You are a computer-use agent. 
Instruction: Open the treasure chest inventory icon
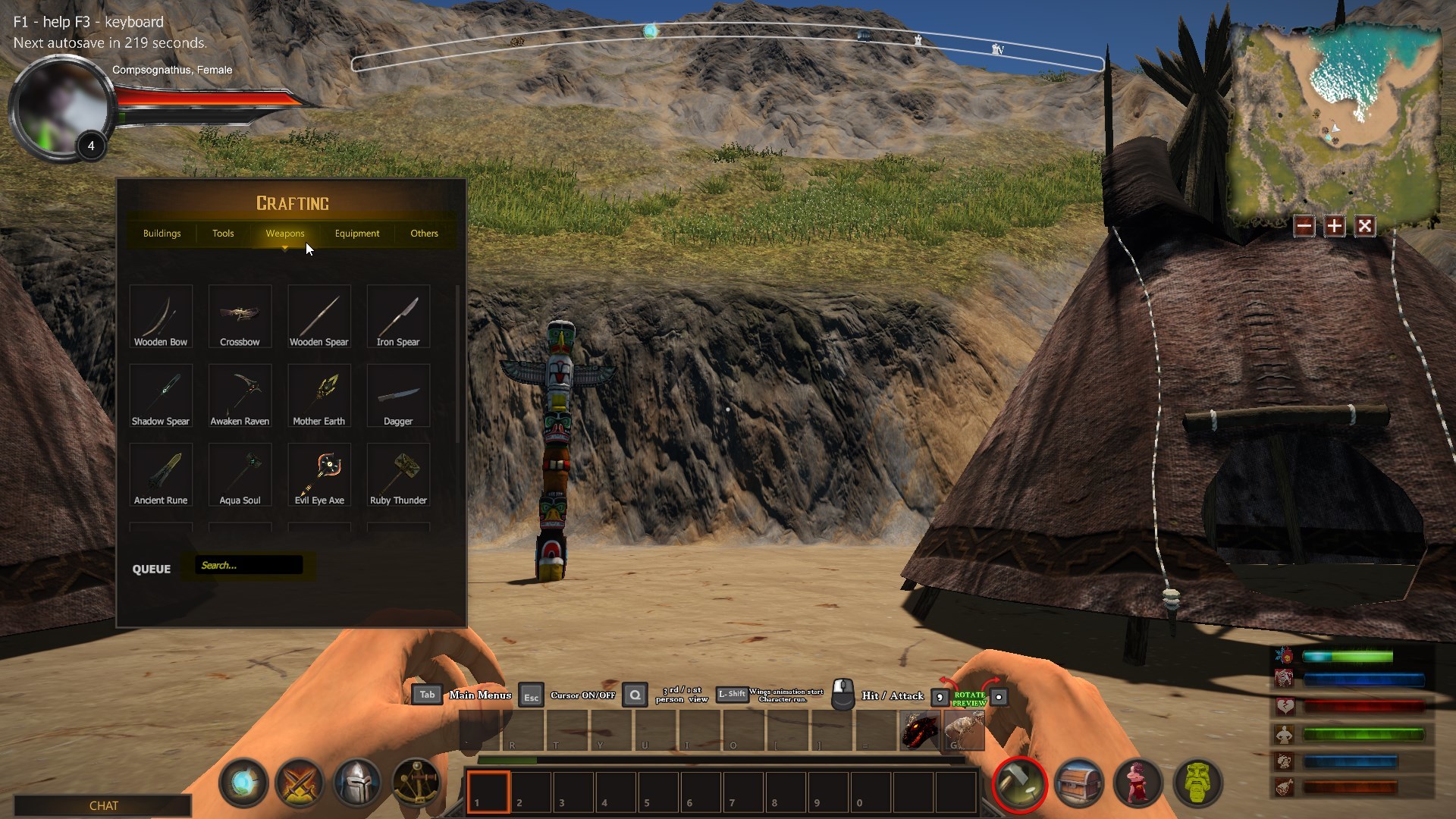click(x=1079, y=783)
